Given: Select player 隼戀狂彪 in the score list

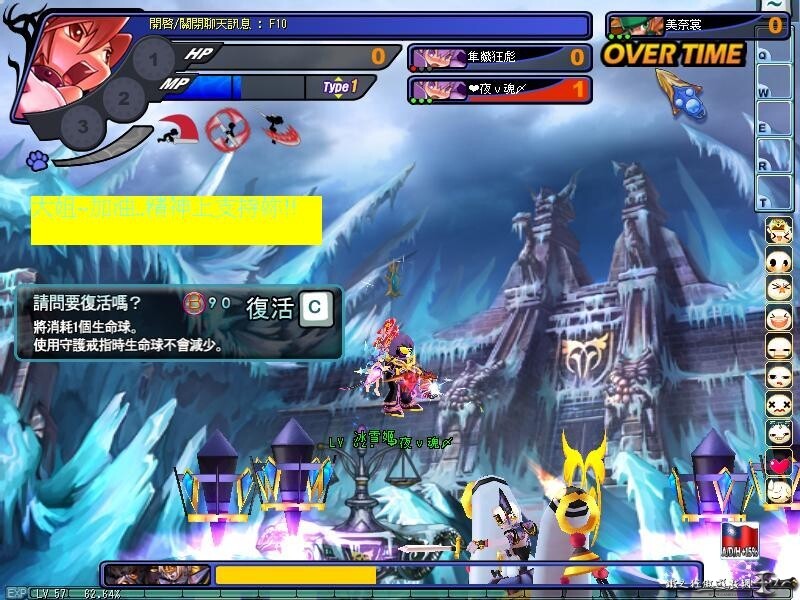Looking at the screenshot, I should coord(500,57).
